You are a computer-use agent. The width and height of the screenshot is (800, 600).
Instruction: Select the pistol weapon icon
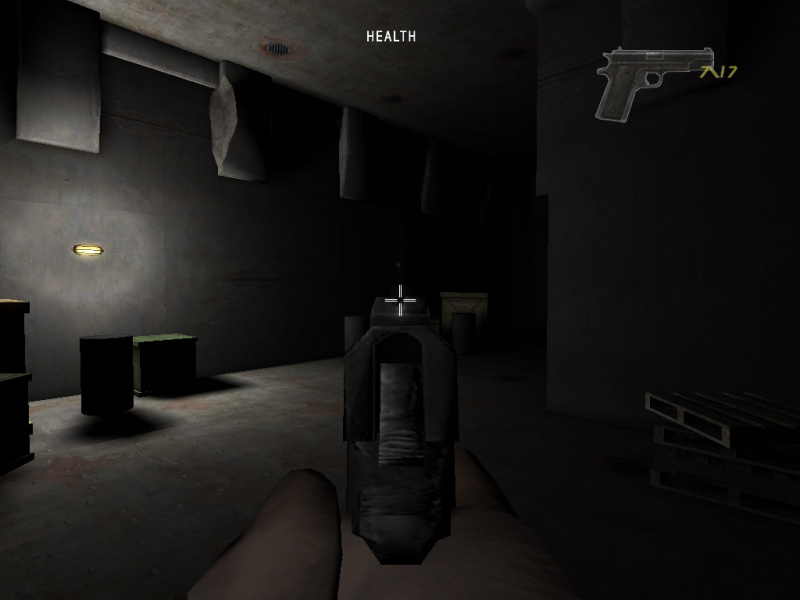(653, 80)
